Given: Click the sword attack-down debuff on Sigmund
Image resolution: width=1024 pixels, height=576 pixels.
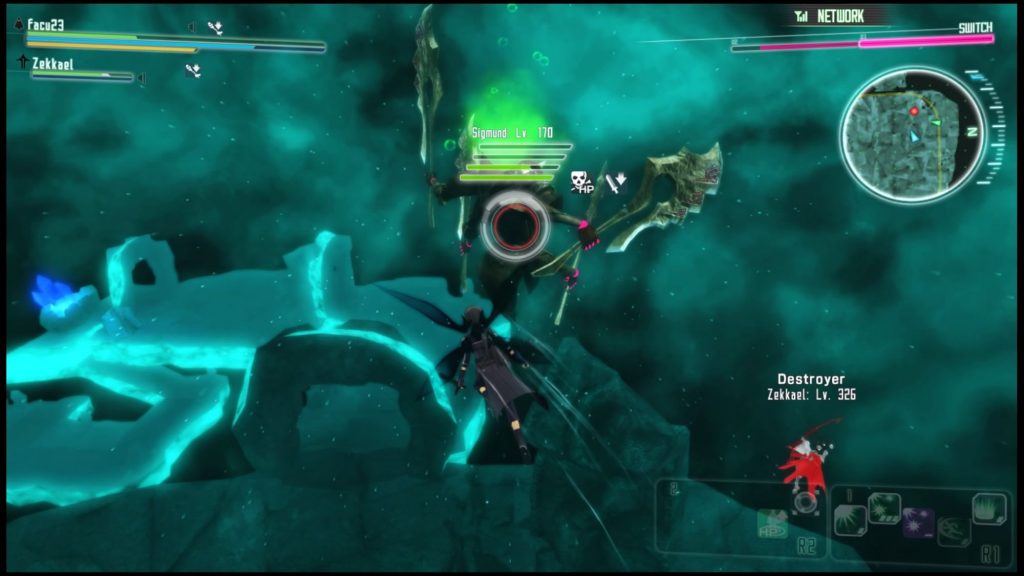Looking at the screenshot, I should coord(616,181).
